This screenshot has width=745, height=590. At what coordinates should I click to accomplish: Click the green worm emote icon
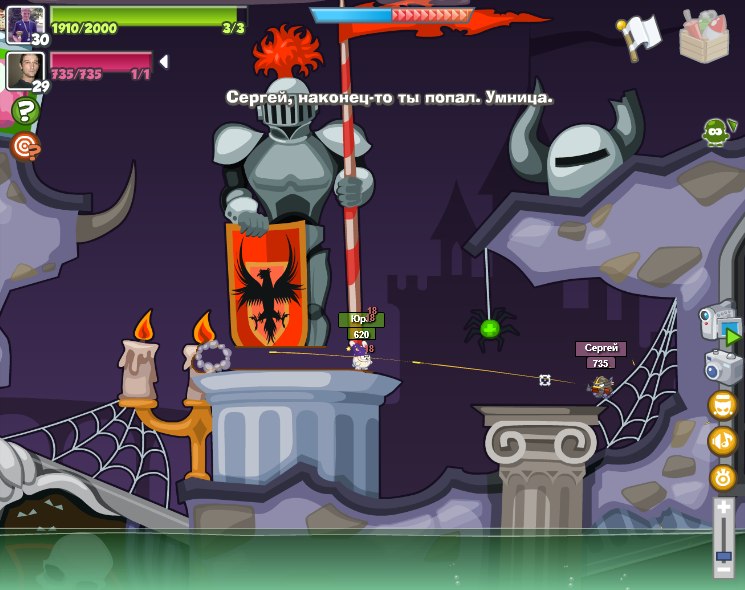click(714, 131)
